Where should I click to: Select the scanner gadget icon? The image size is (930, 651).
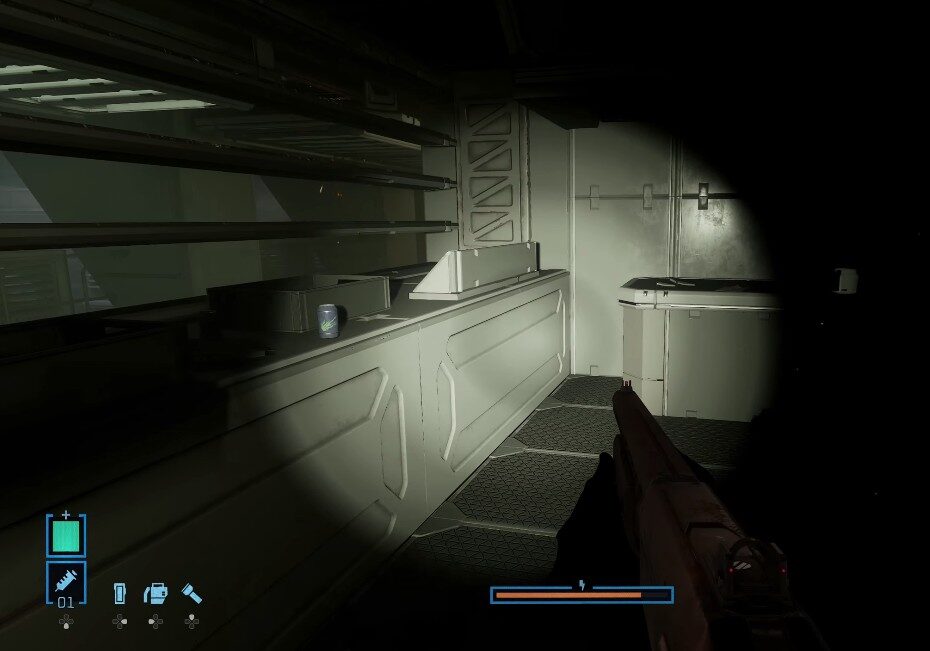tap(156, 594)
